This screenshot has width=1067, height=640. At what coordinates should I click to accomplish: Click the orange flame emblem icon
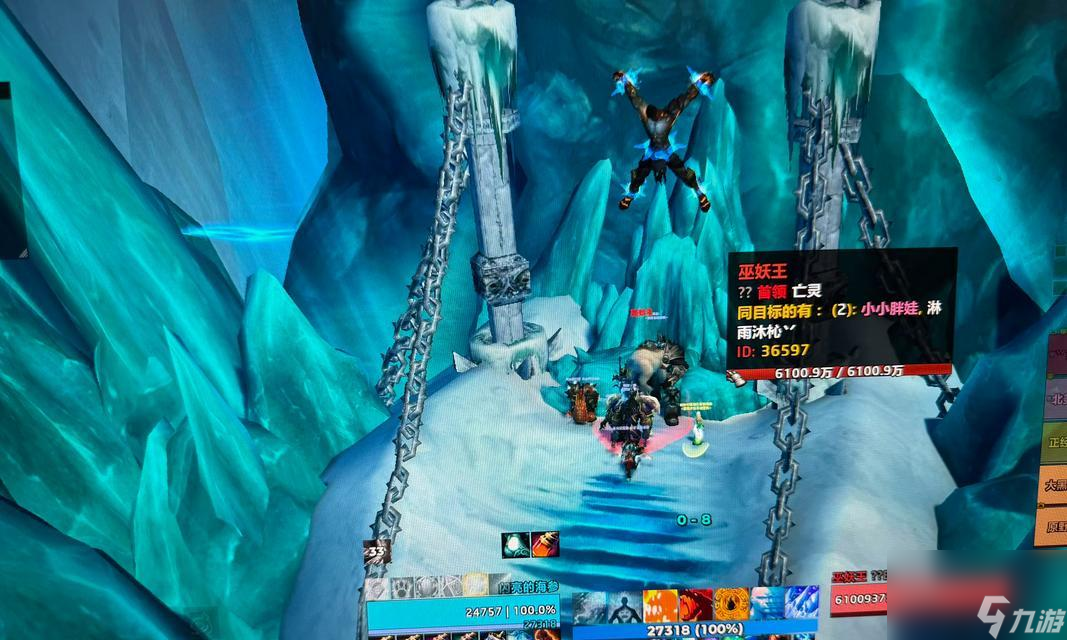tap(731, 605)
